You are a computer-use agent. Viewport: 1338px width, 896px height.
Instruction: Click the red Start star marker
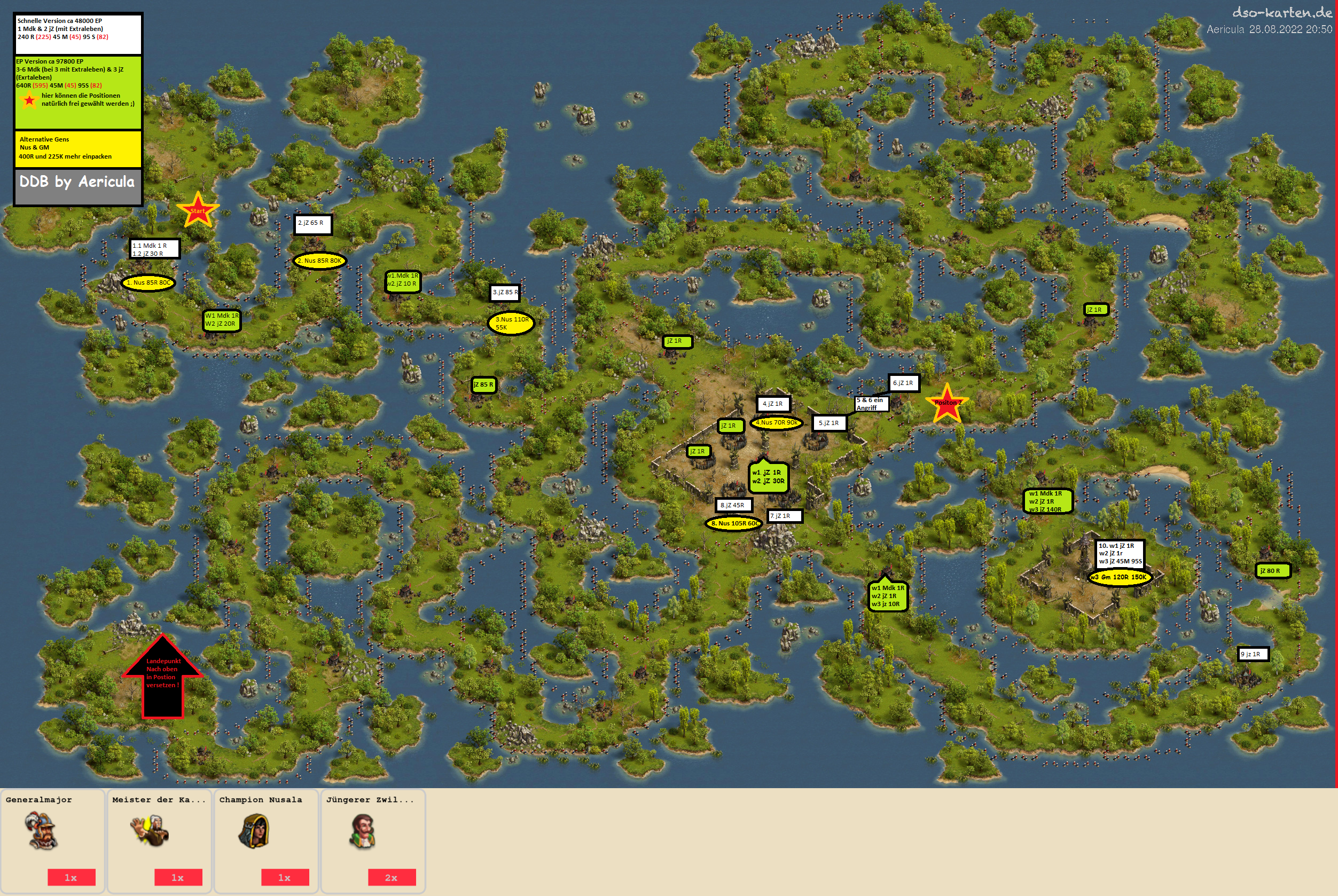pyautogui.click(x=198, y=210)
